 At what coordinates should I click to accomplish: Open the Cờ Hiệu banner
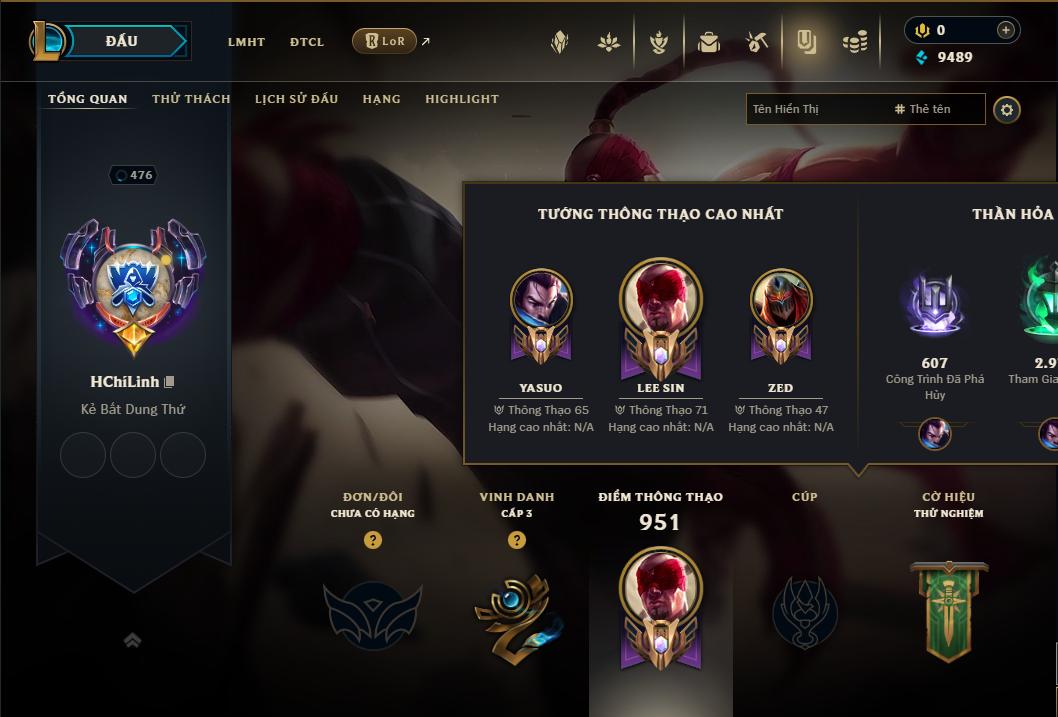tap(949, 610)
